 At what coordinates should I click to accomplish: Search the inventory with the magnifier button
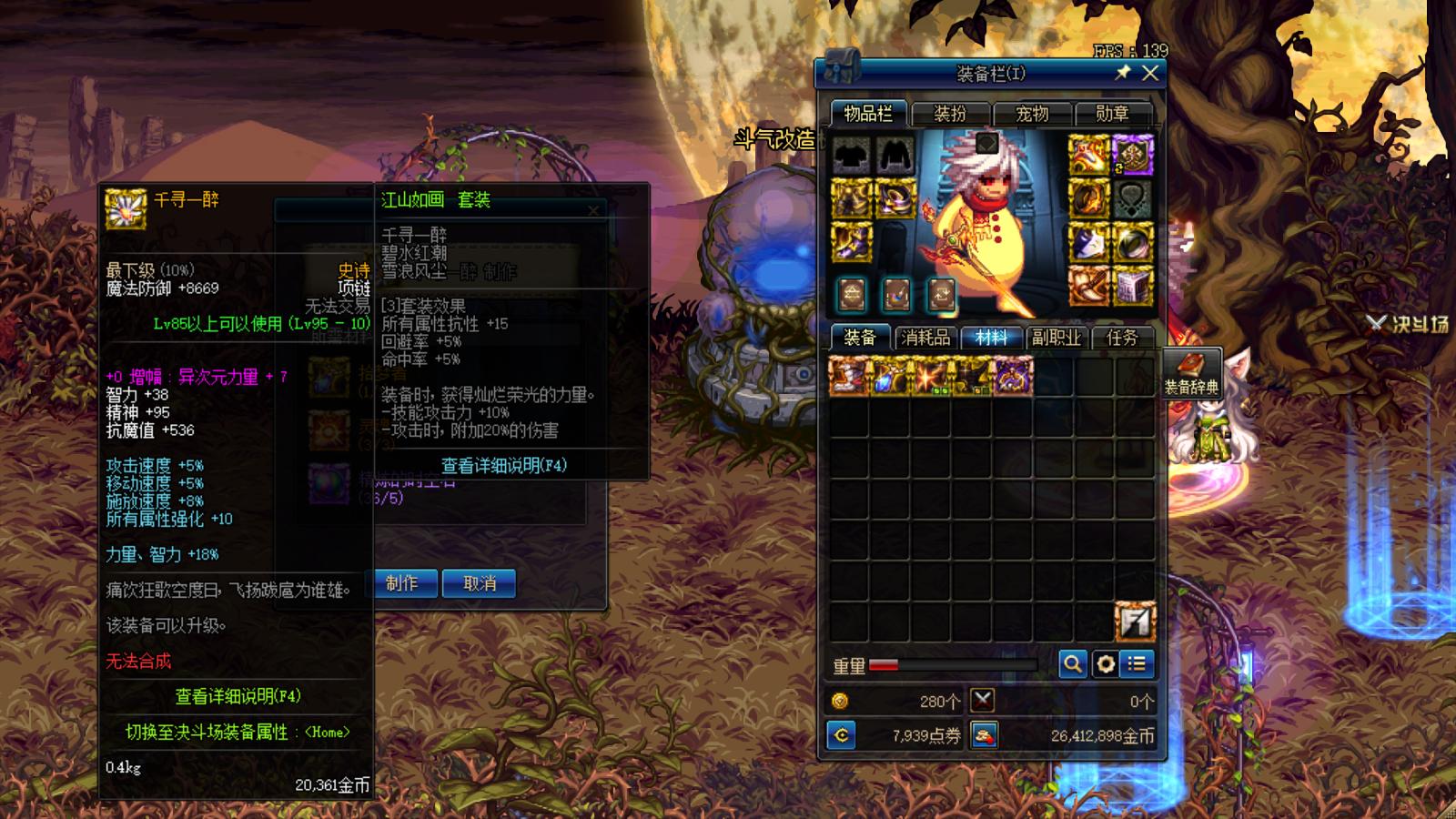1073,664
